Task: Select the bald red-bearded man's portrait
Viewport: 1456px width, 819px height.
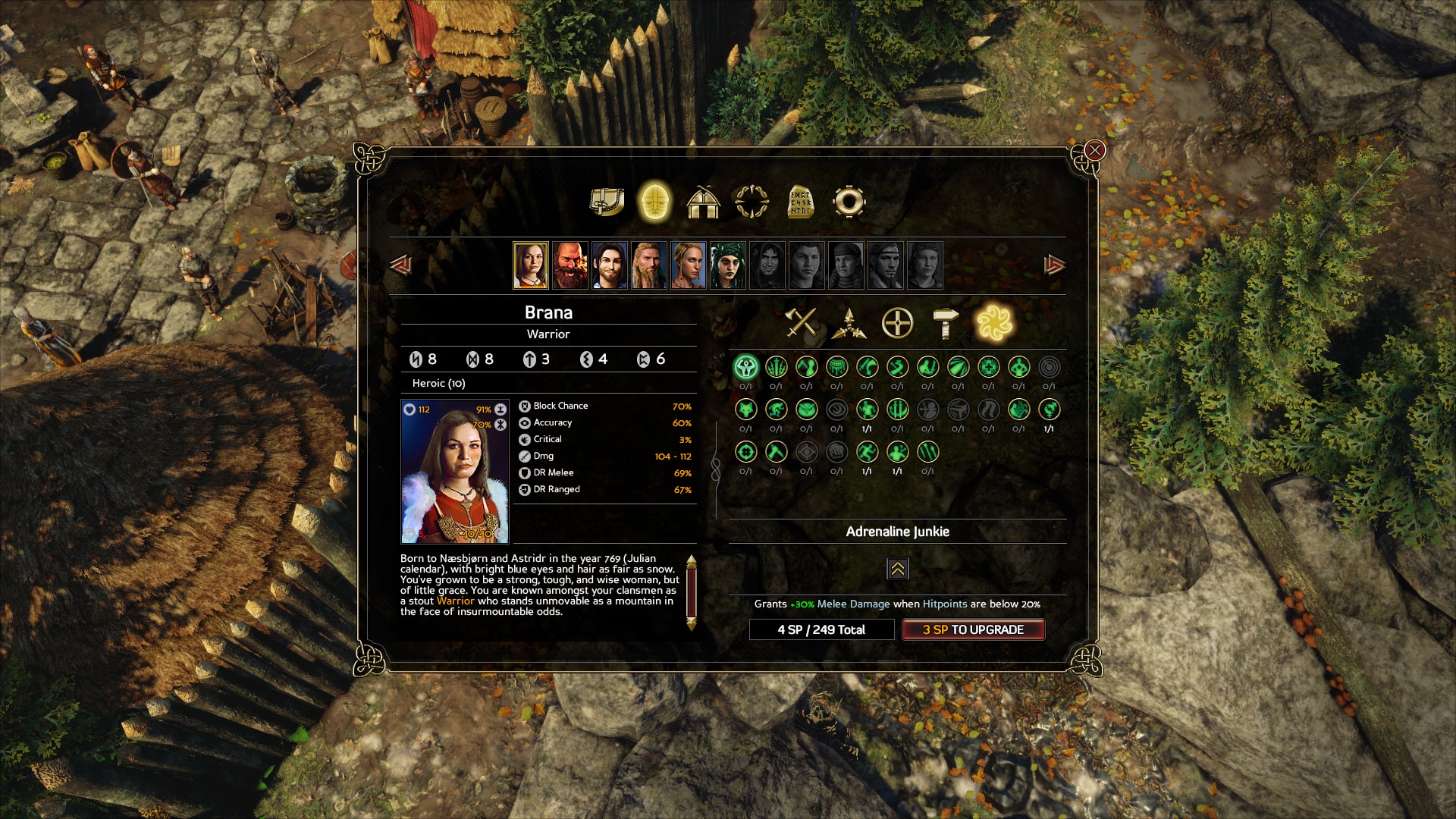Action: 570,265
